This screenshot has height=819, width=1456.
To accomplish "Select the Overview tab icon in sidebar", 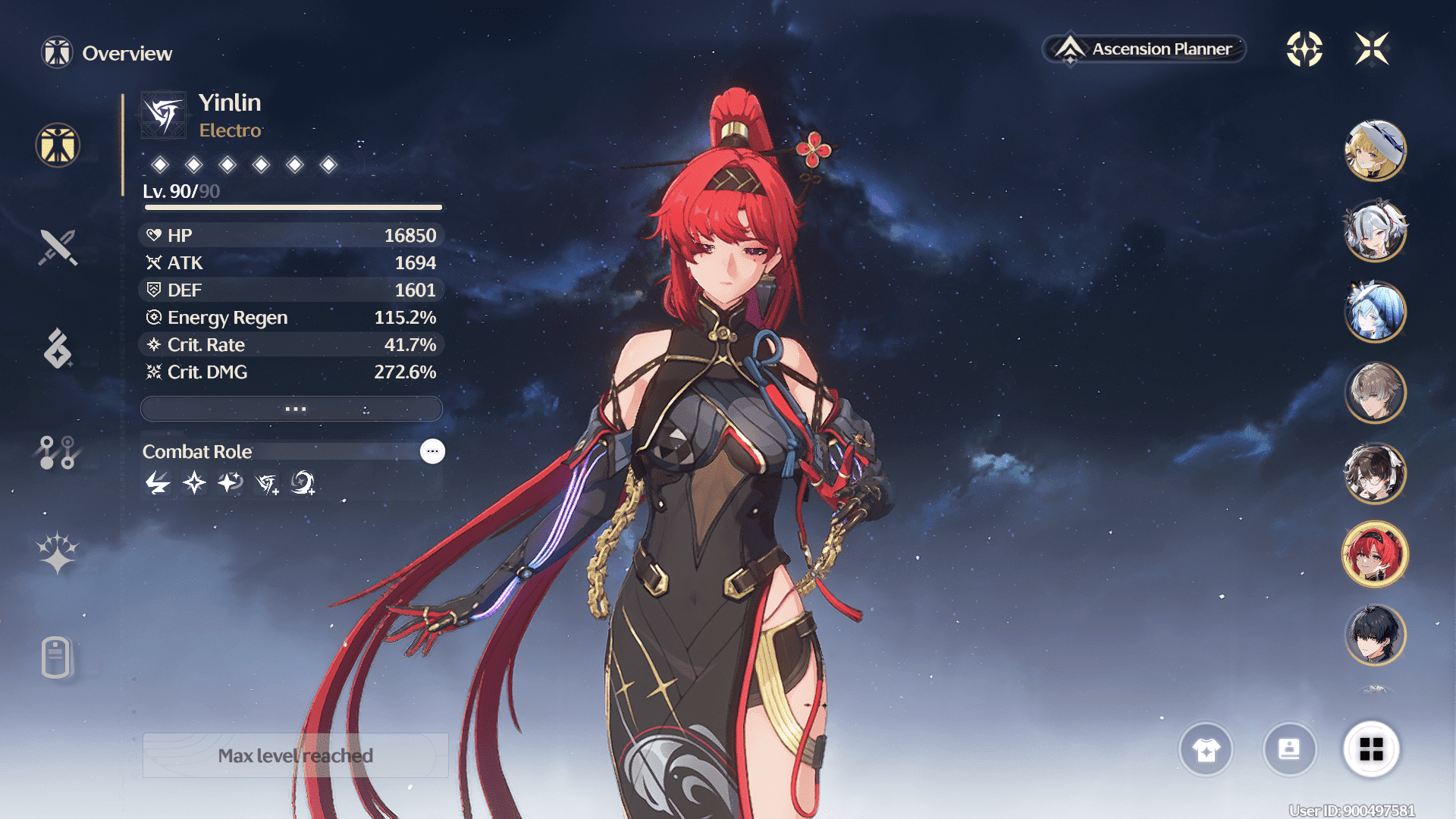I will click(58, 145).
